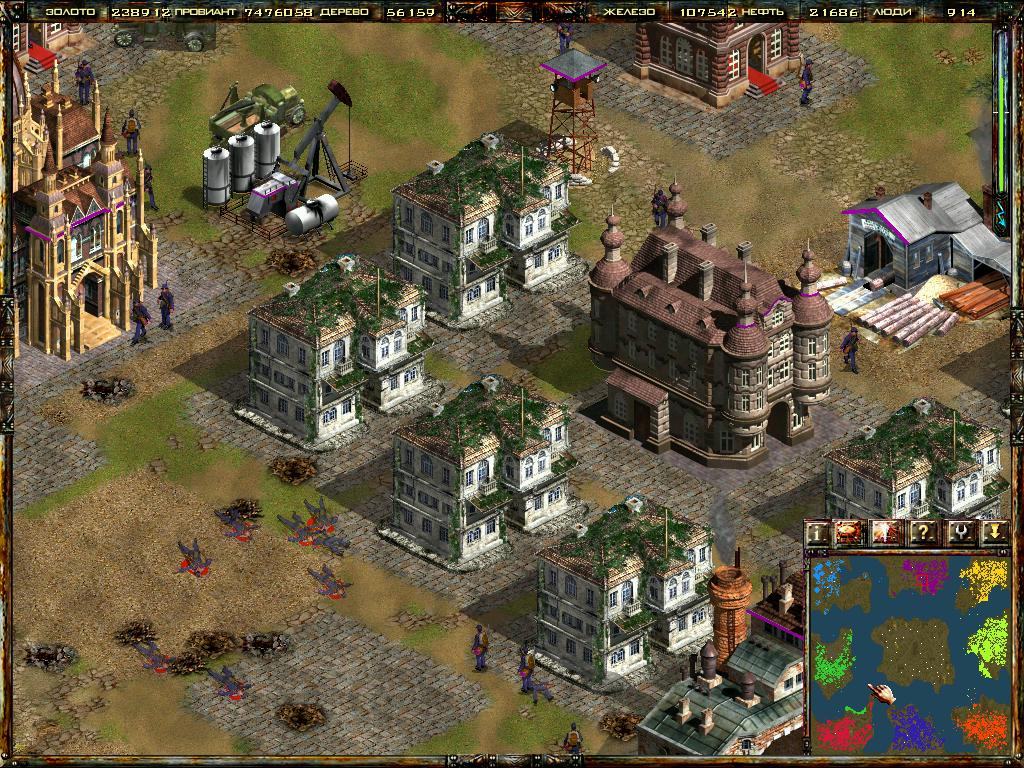This screenshot has width=1024, height=768.
Task: Activate the white figure icon button
Action: (887, 533)
